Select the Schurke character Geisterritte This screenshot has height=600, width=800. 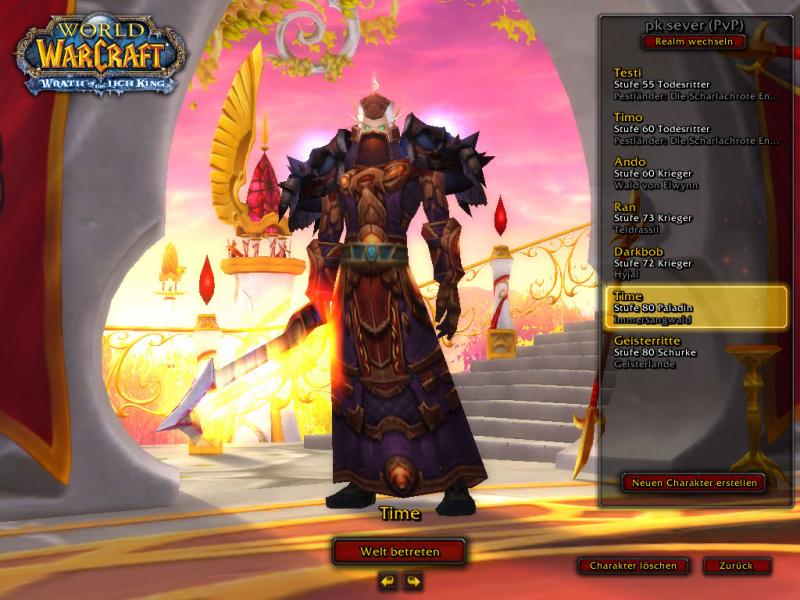tap(695, 352)
